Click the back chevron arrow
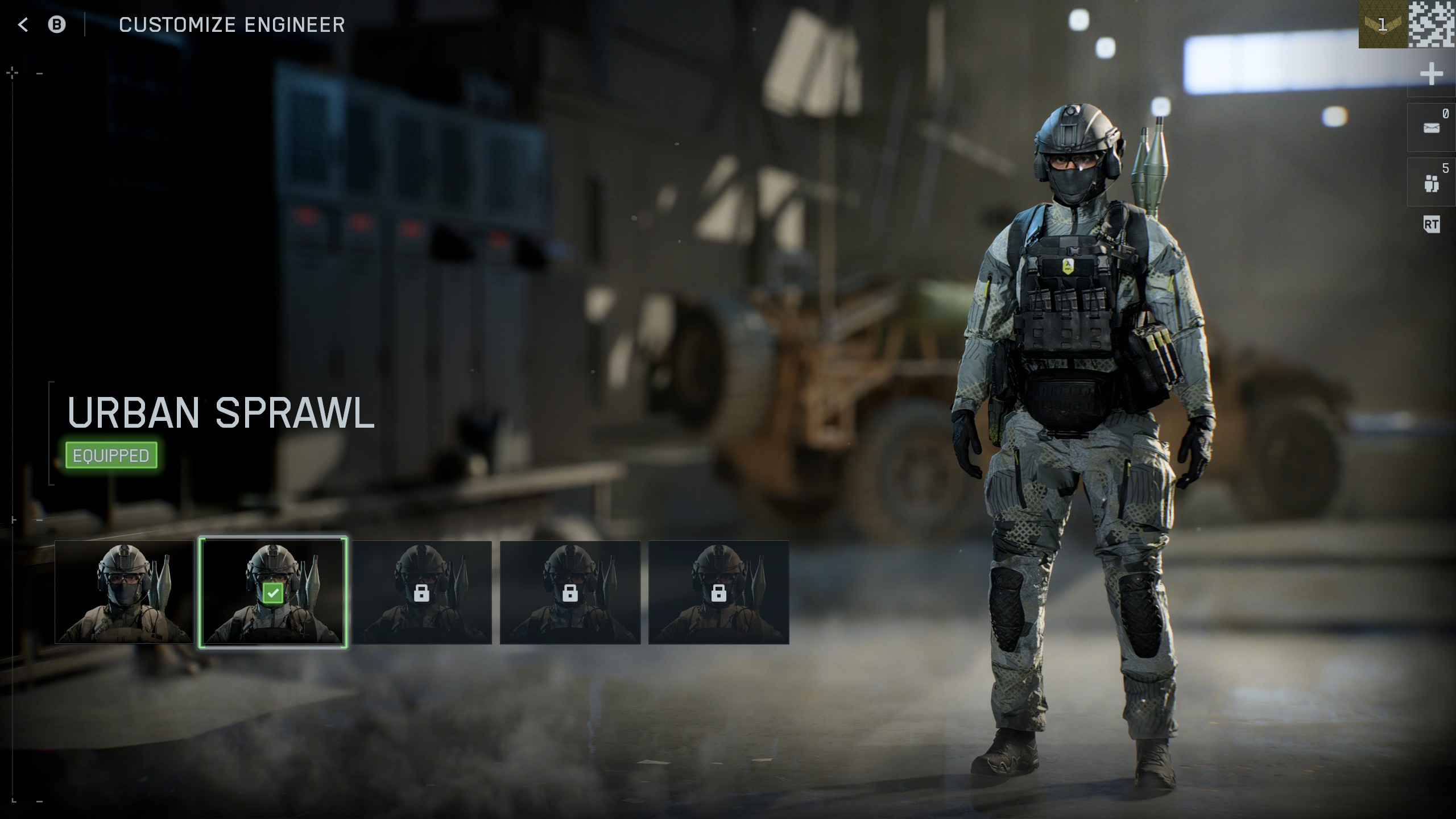The width and height of the screenshot is (1456, 819). 22,24
